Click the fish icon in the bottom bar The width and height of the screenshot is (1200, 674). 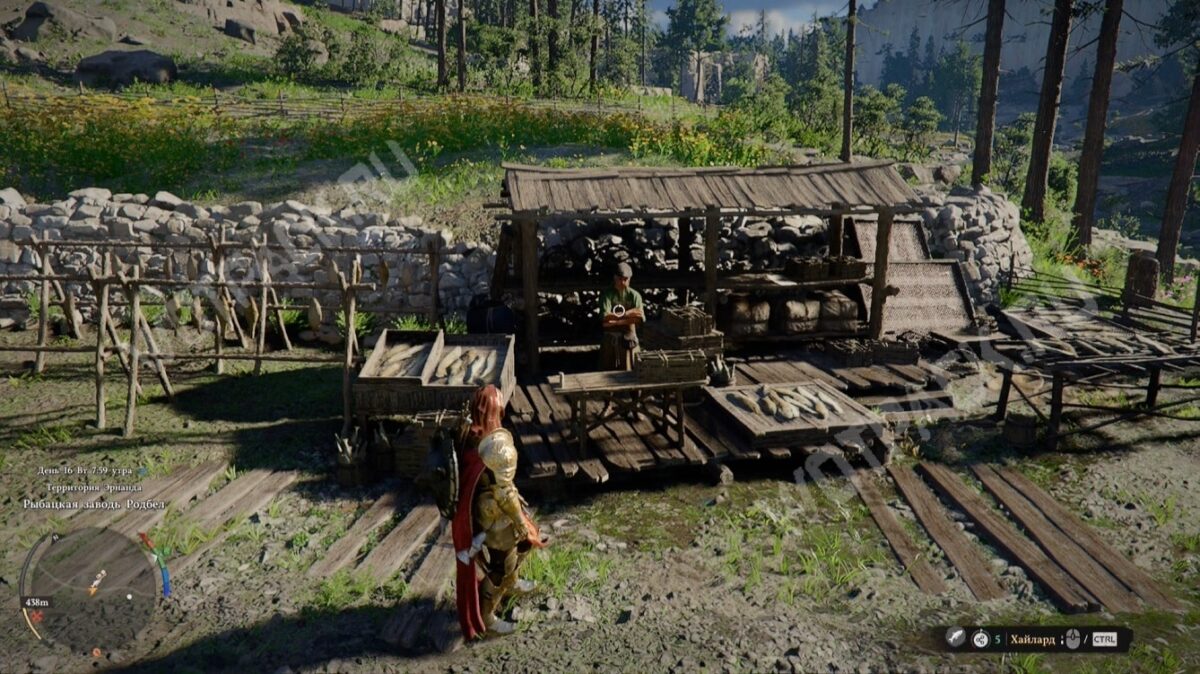[956, 638]
